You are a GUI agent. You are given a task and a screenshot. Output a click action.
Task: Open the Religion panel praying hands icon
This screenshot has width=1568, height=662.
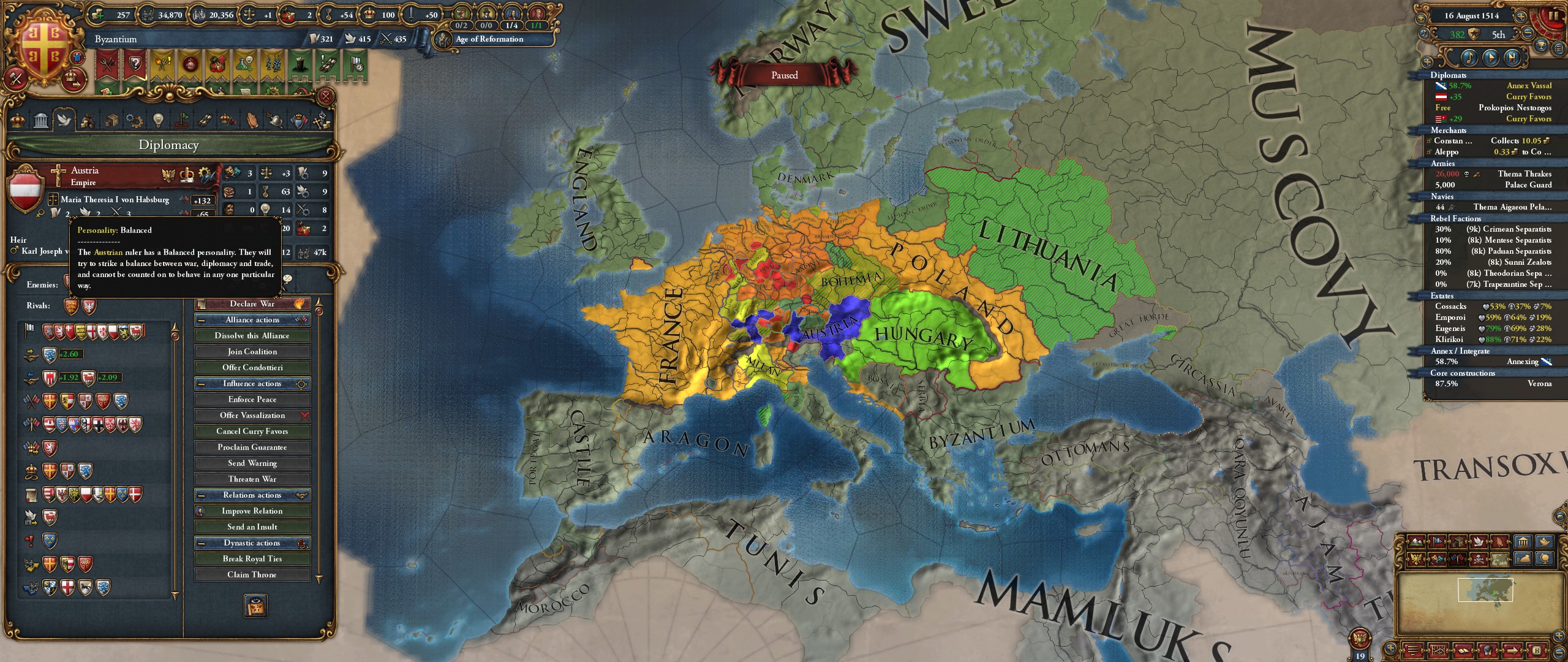[x=252, y=121]
